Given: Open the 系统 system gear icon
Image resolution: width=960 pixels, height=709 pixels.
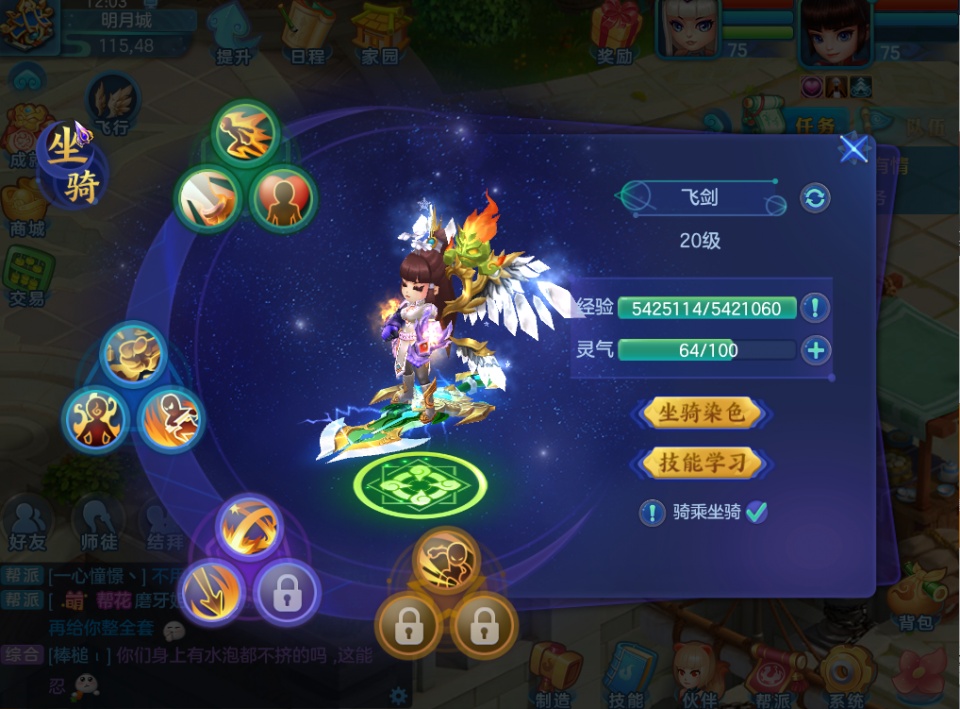Looking at the screenshot, I should [845, 672].
